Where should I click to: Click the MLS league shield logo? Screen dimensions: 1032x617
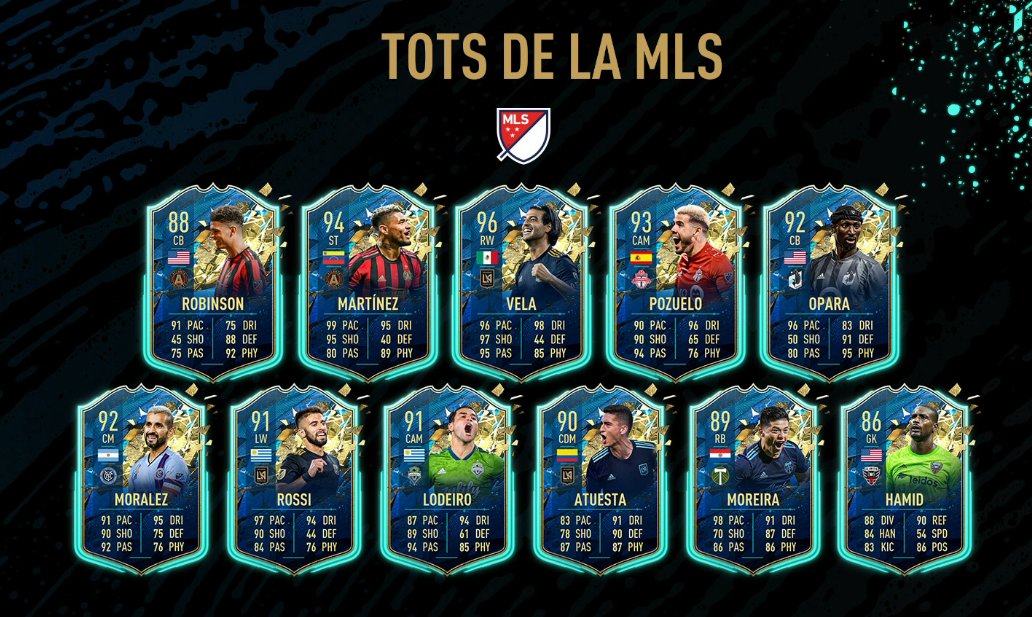pyautogui.click(x=516, y=134)
